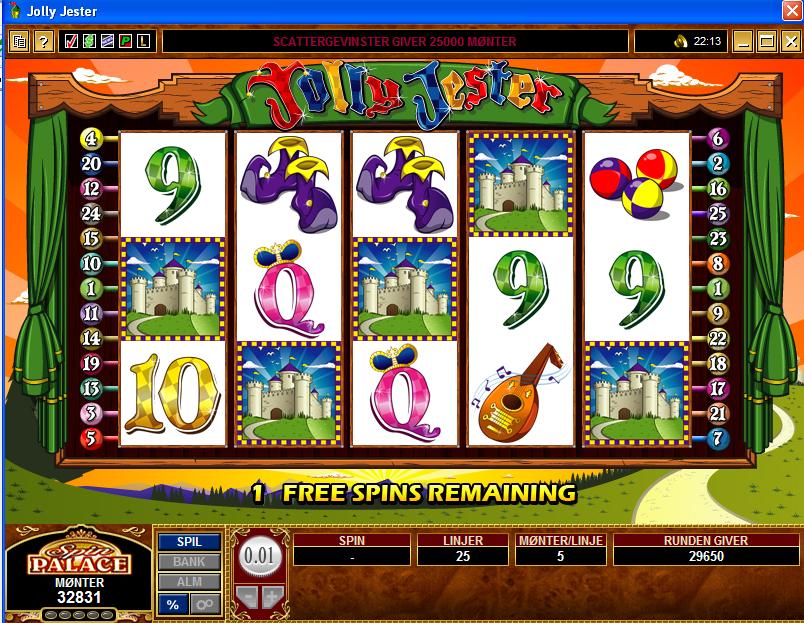
Task: Close the Jolly Jester window
Action: click(789, 10)
